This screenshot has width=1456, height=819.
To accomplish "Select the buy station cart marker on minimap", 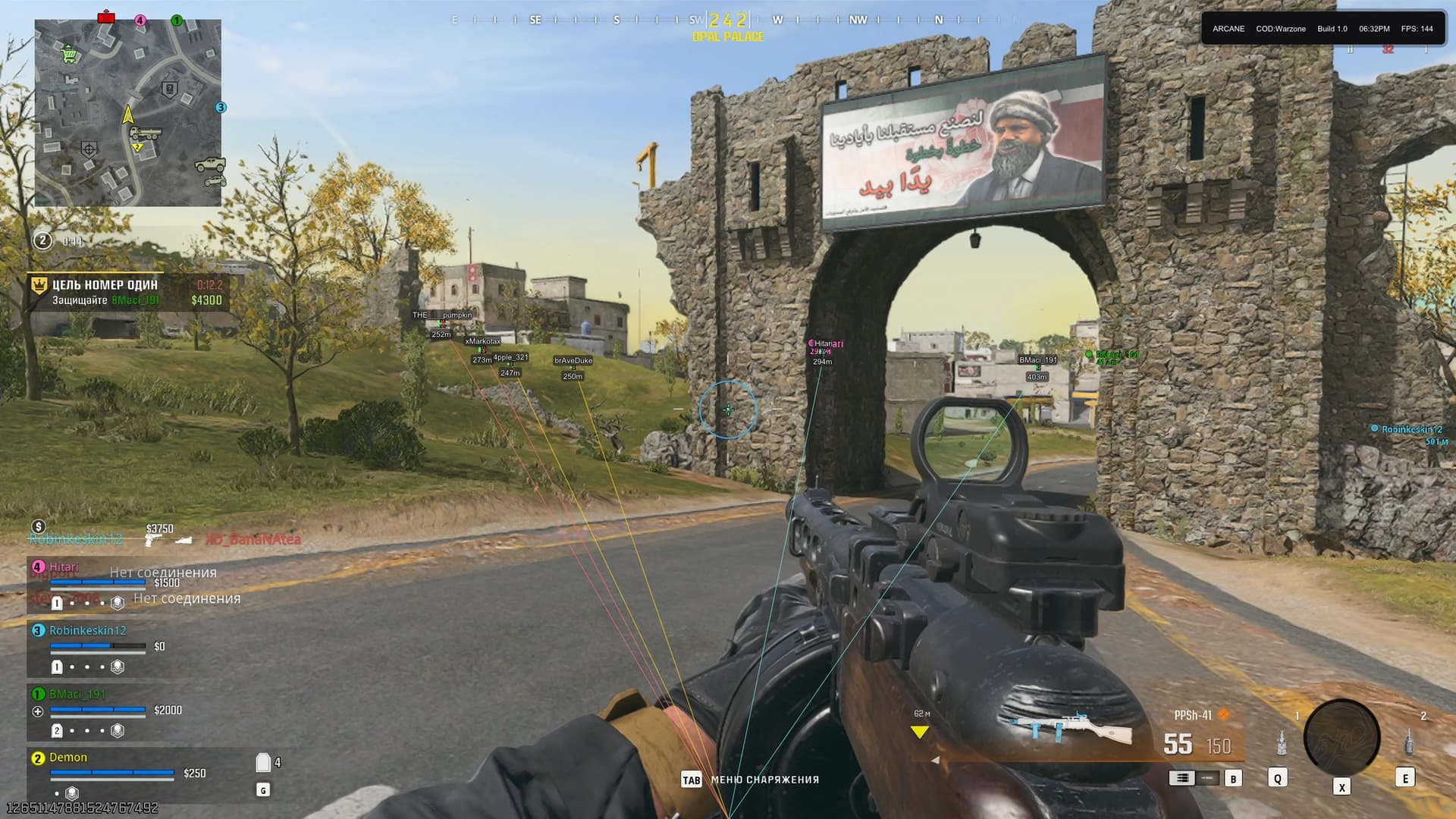I will (70, 54).
